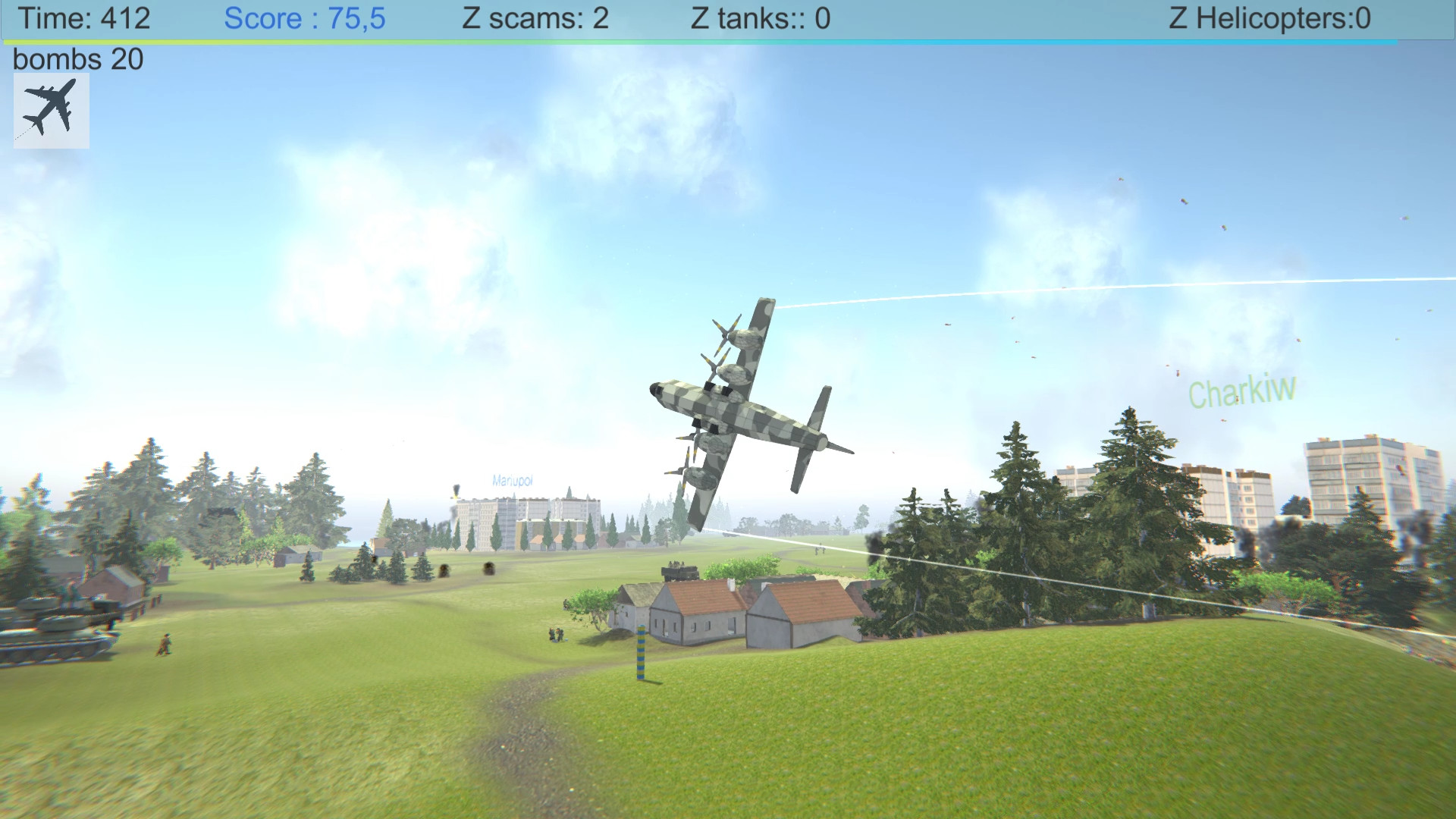Click the Score : 75,5 display
The width and height of the screenshot is (1456, 819).
click(303, 17)
